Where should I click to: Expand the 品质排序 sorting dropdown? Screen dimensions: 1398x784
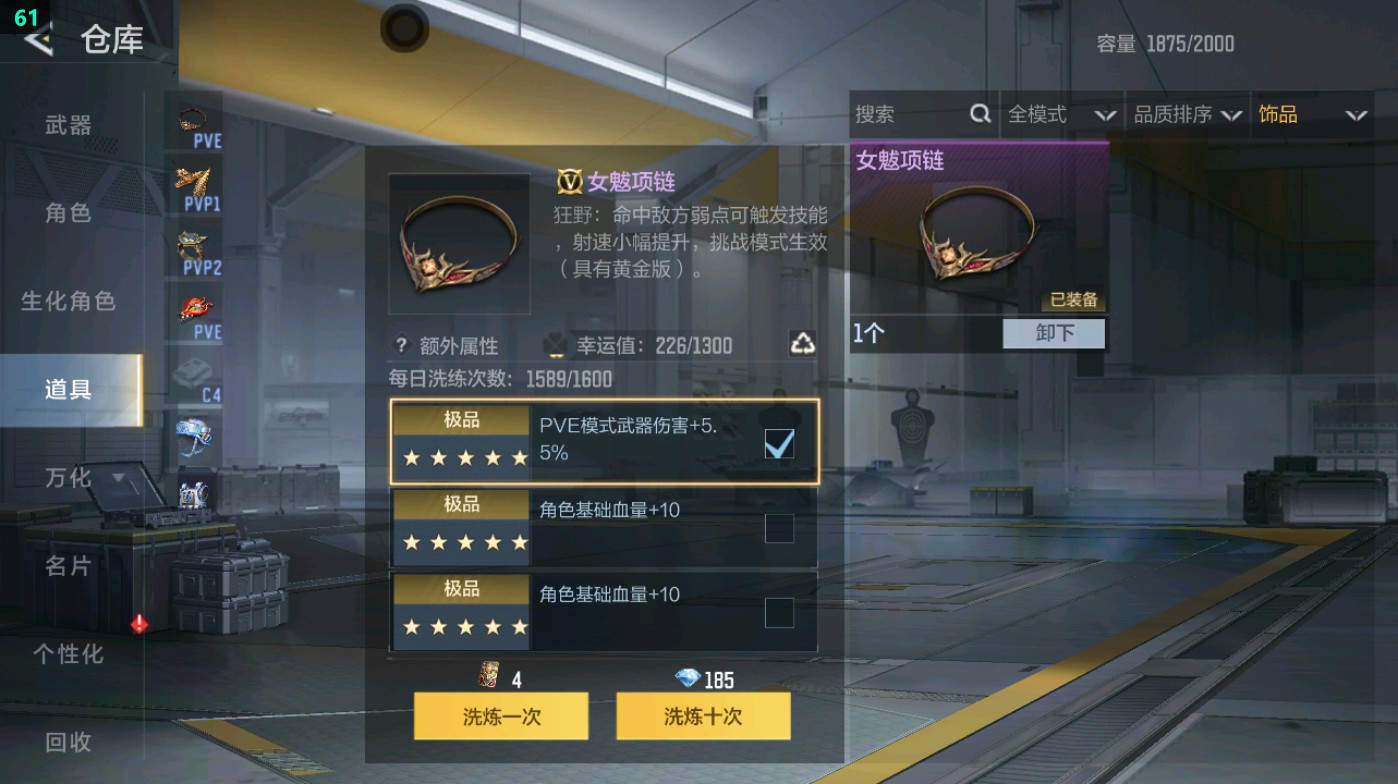point(1188,114)
